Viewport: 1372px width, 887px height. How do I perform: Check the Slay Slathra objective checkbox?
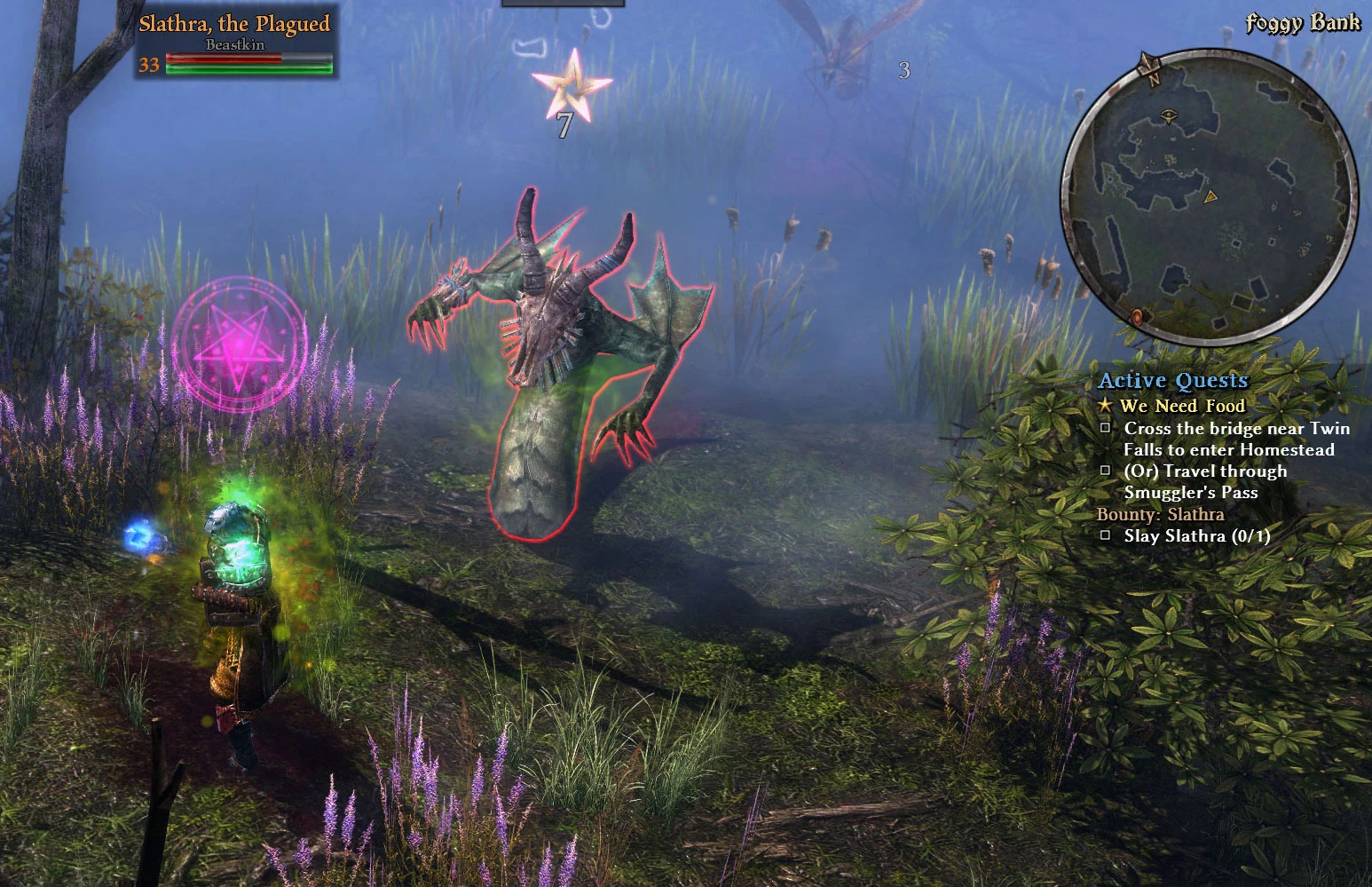(1105, 535)
